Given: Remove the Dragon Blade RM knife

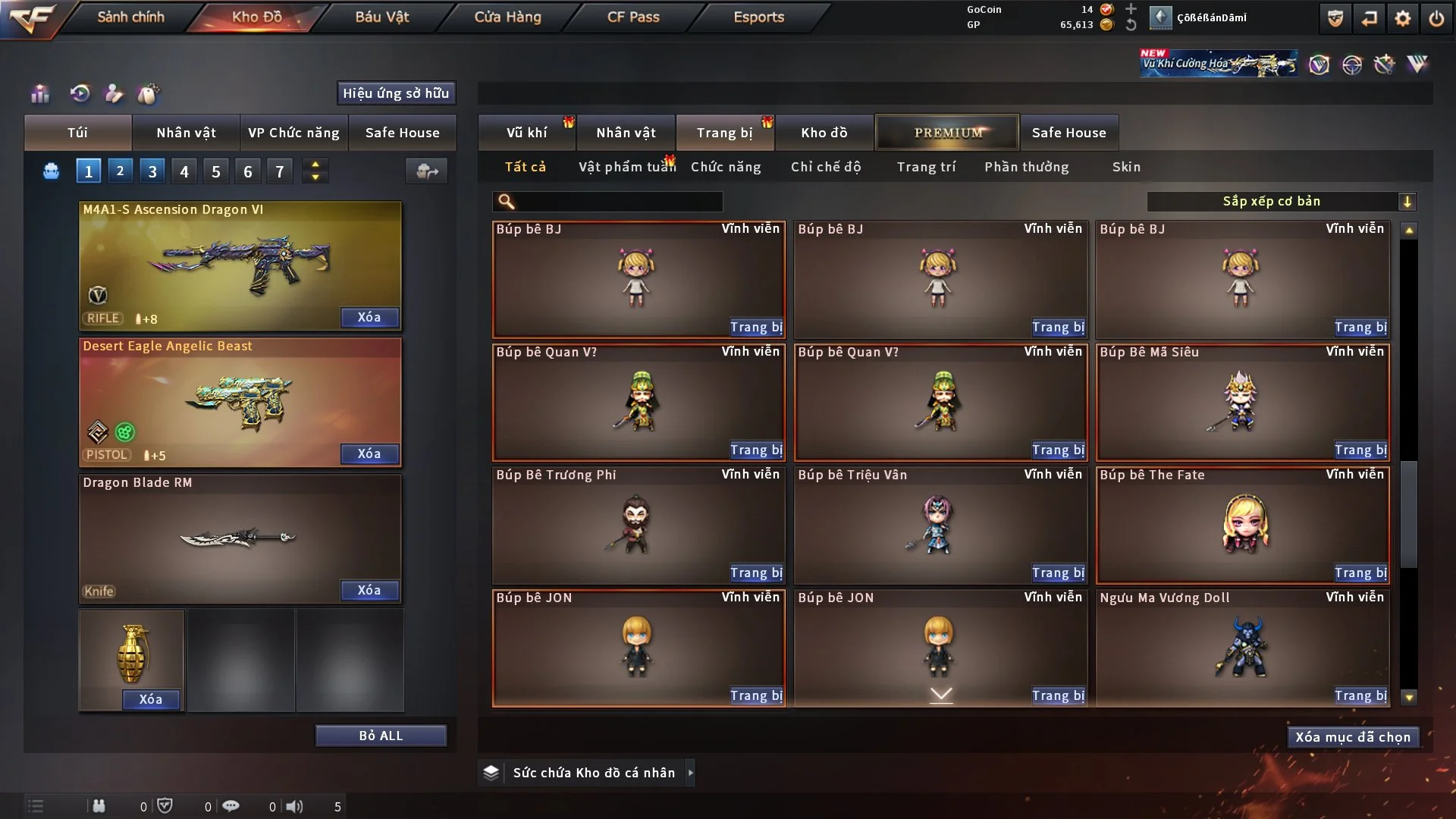Looking at the screenshot, I should 369,590.
